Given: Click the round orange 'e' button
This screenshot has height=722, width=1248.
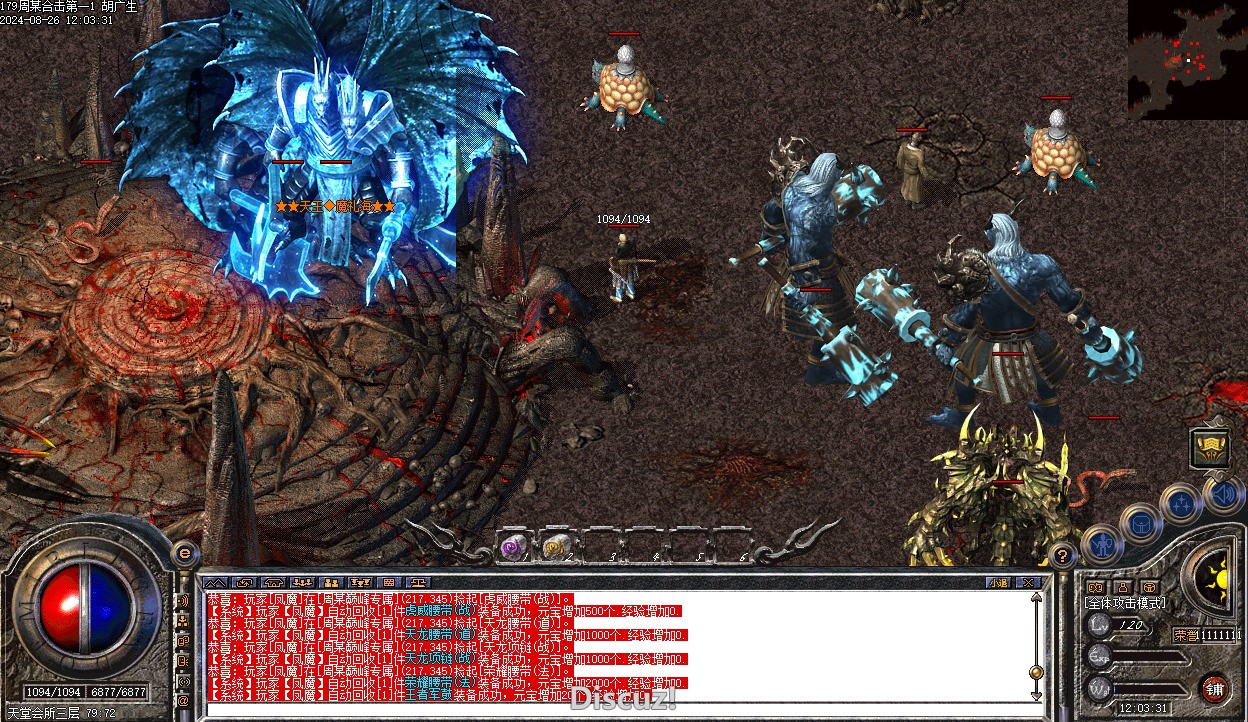Looking at the screenshot, I should (186, 553).
